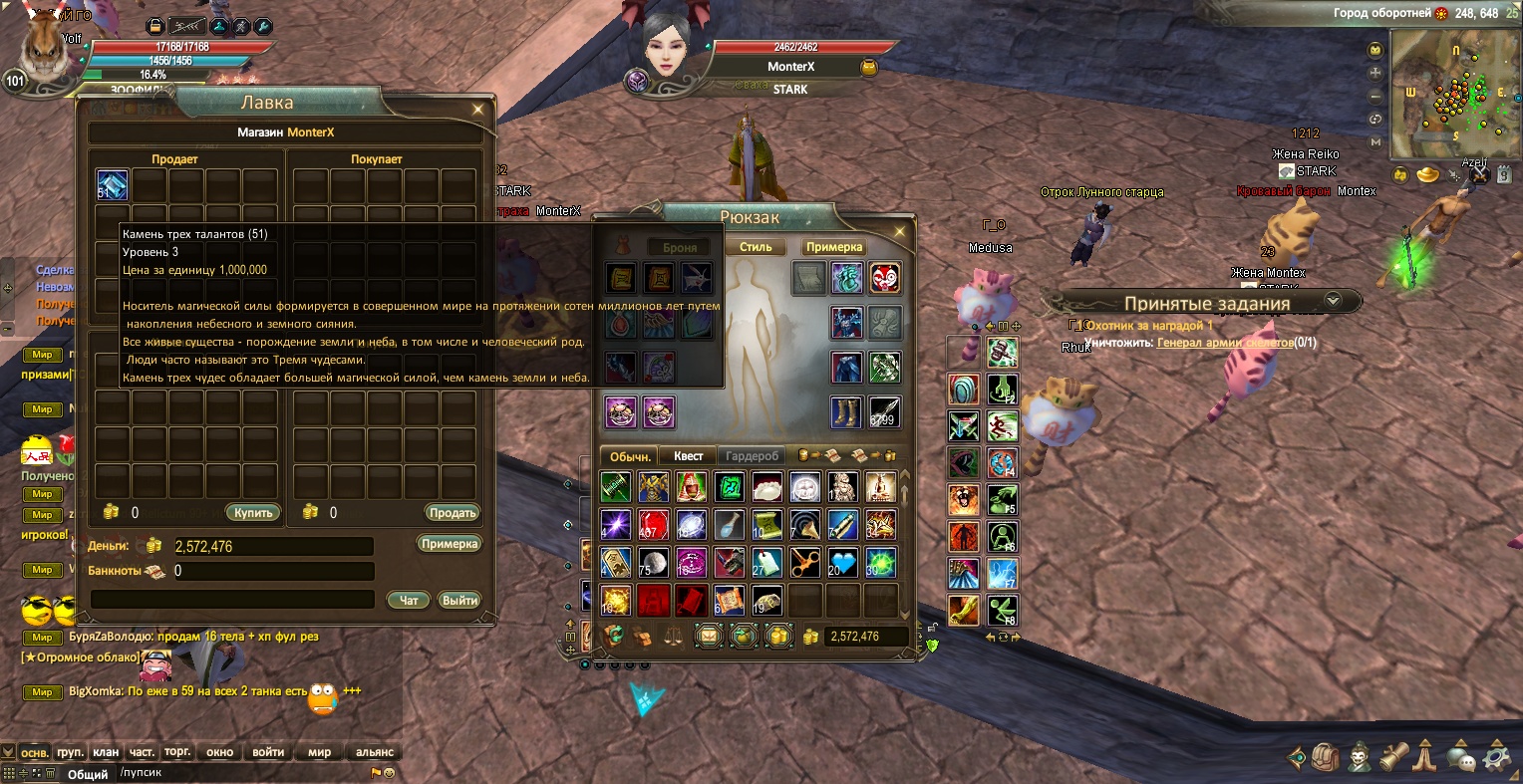The width and height of the screenshot is (1523, 784).
Task: Open the world map with the M button
Action: [1375, 142]
